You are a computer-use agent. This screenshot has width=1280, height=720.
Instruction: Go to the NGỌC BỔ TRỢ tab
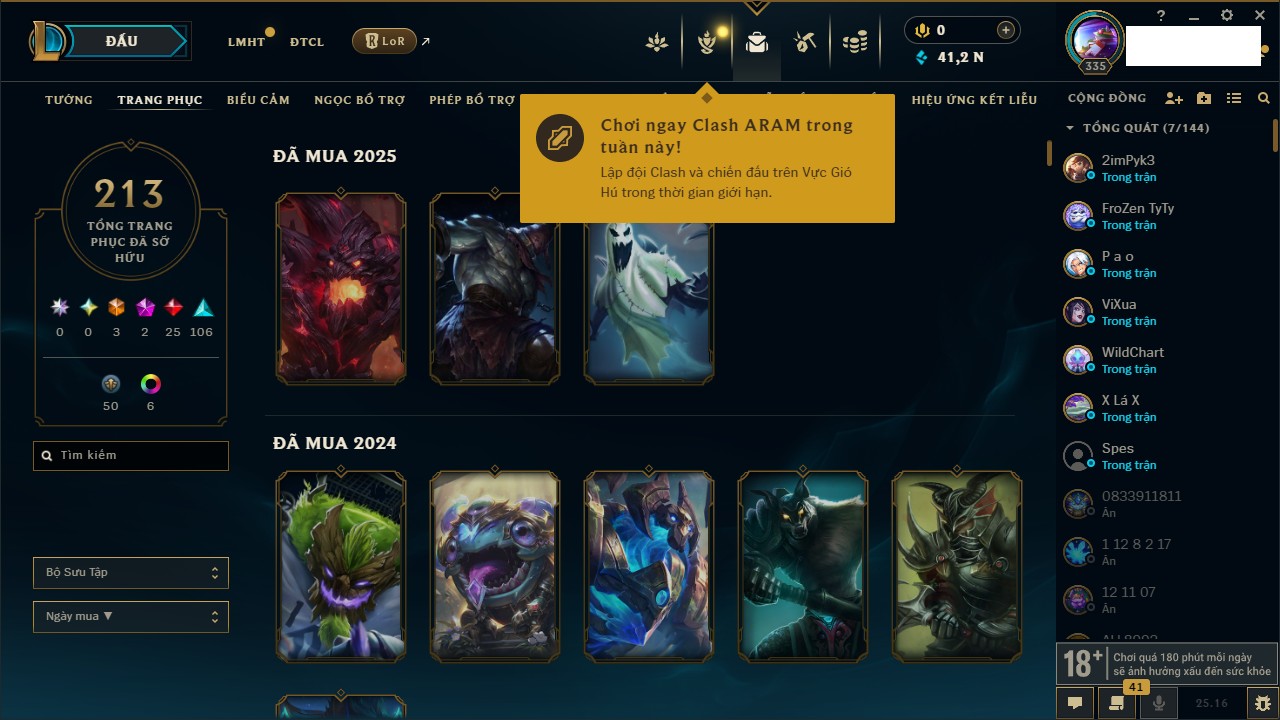[x=360, y=100]
